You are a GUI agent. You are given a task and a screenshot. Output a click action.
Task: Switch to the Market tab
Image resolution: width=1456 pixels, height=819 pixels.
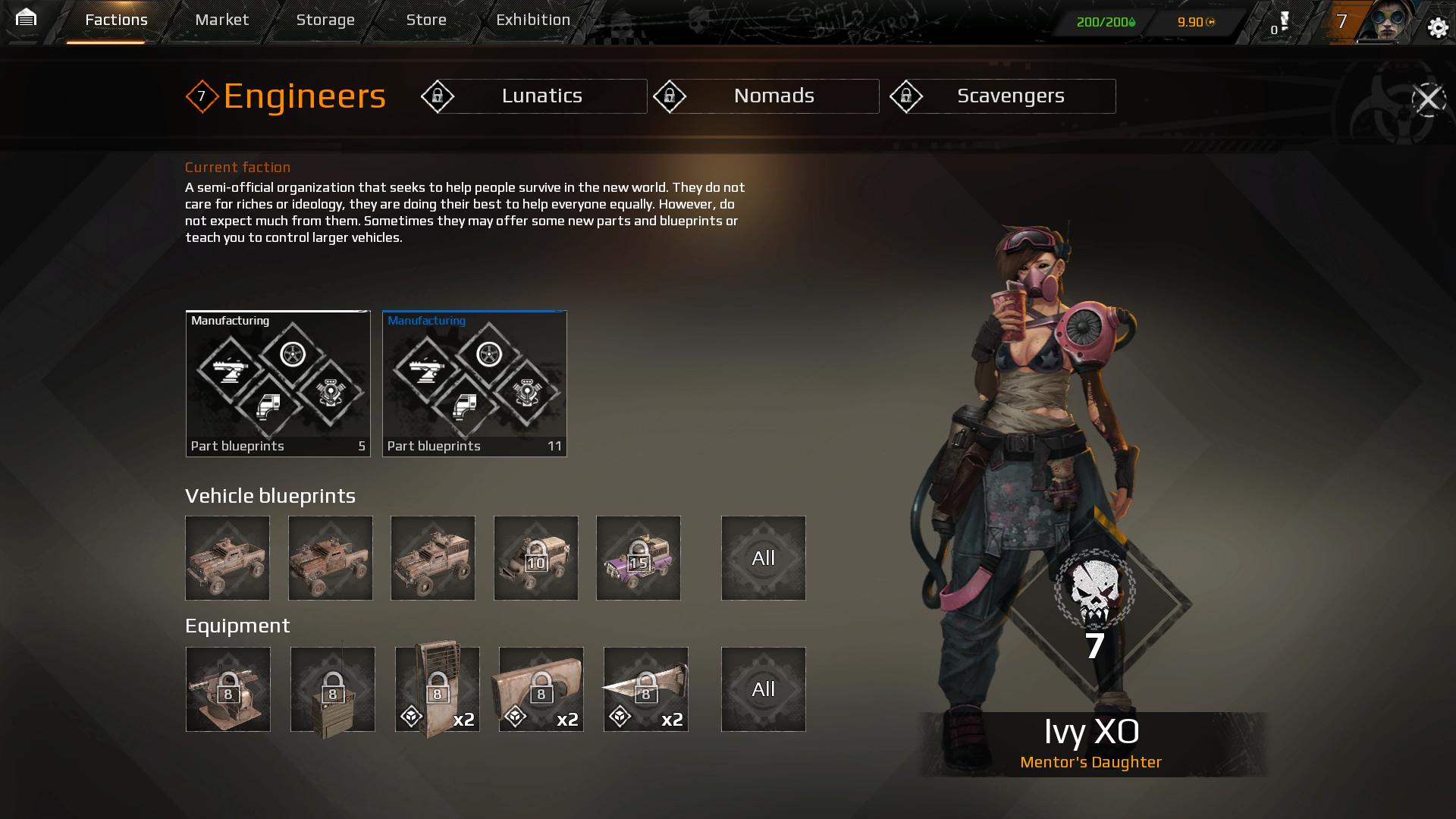(221, 20)
